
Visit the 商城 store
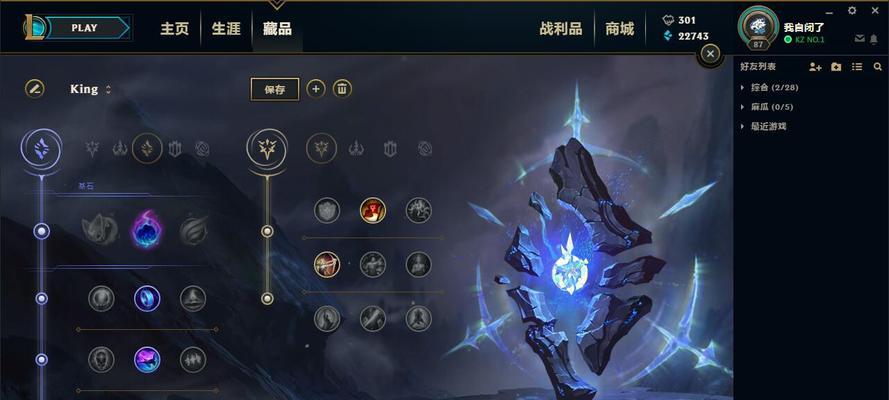click(x=619, y=29)
